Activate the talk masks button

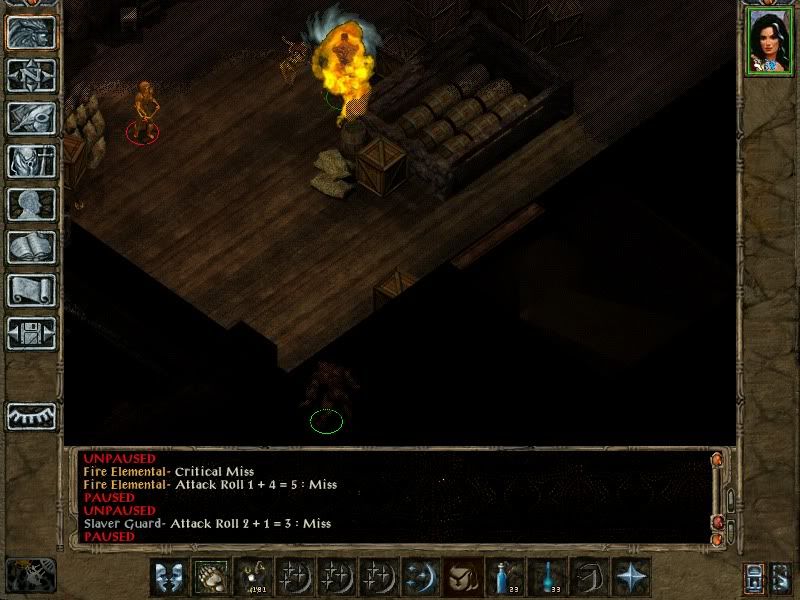point(169,577)
